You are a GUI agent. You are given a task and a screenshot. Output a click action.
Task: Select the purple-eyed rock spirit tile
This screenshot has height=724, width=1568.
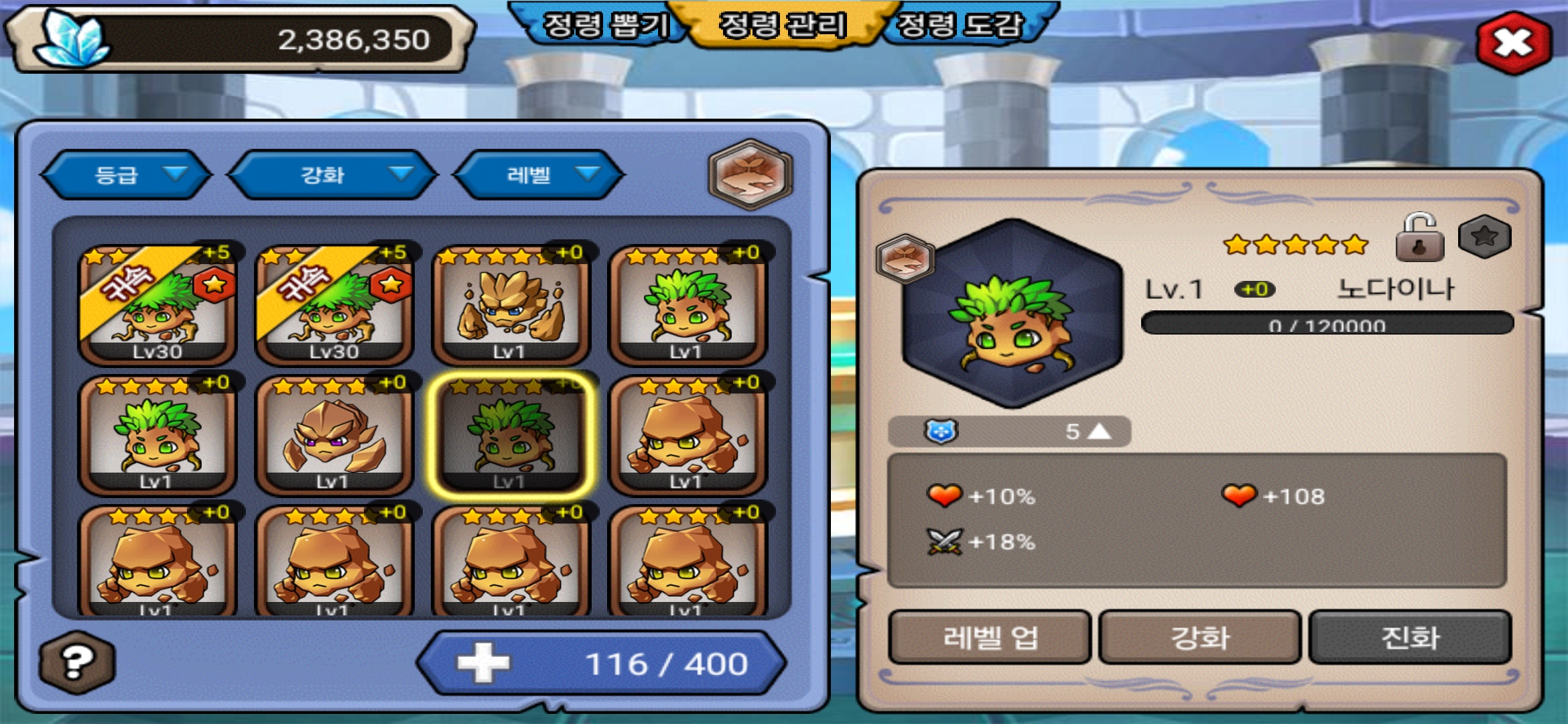(x=334, y=434)
